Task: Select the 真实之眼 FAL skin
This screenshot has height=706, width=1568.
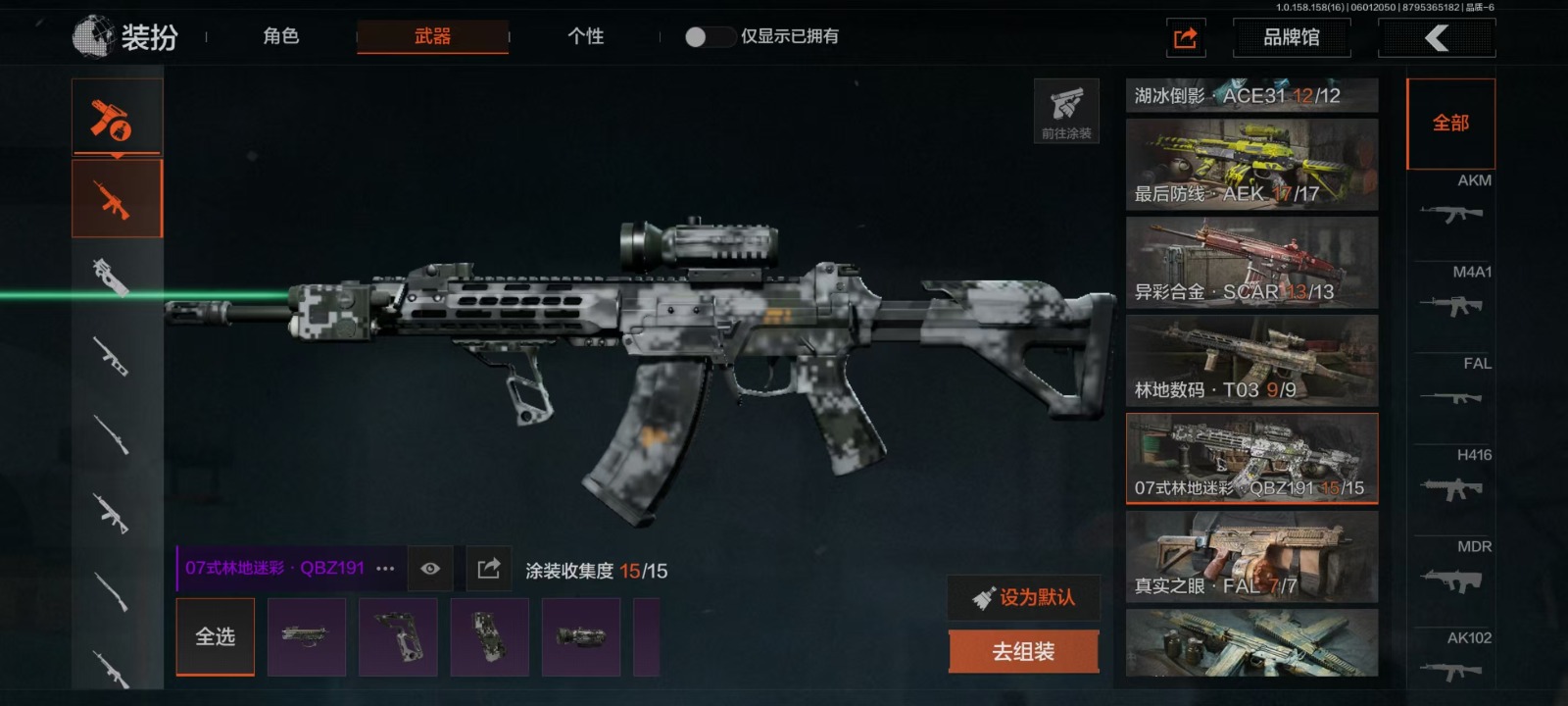Action: 1251,557
